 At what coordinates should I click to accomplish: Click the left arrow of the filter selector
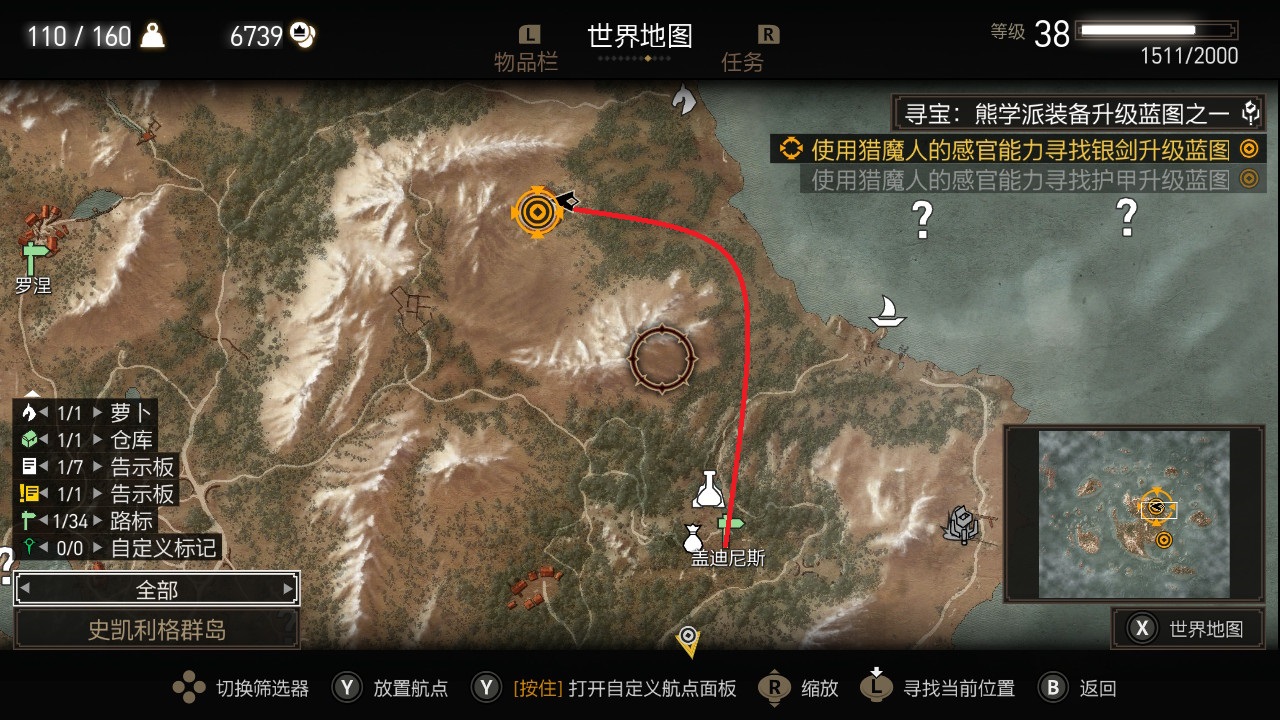click(25, 588)
